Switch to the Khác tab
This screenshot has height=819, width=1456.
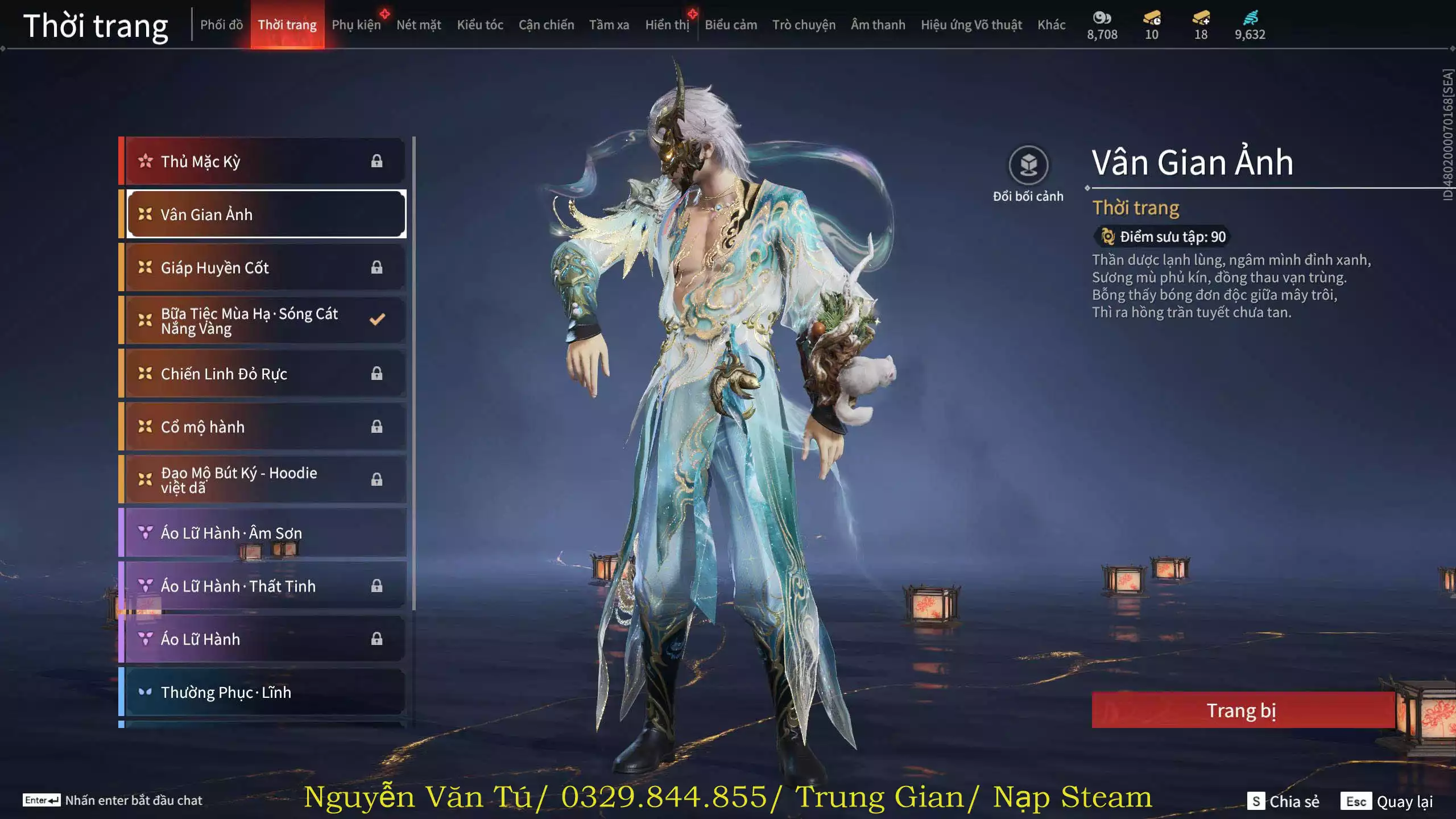1051,25
